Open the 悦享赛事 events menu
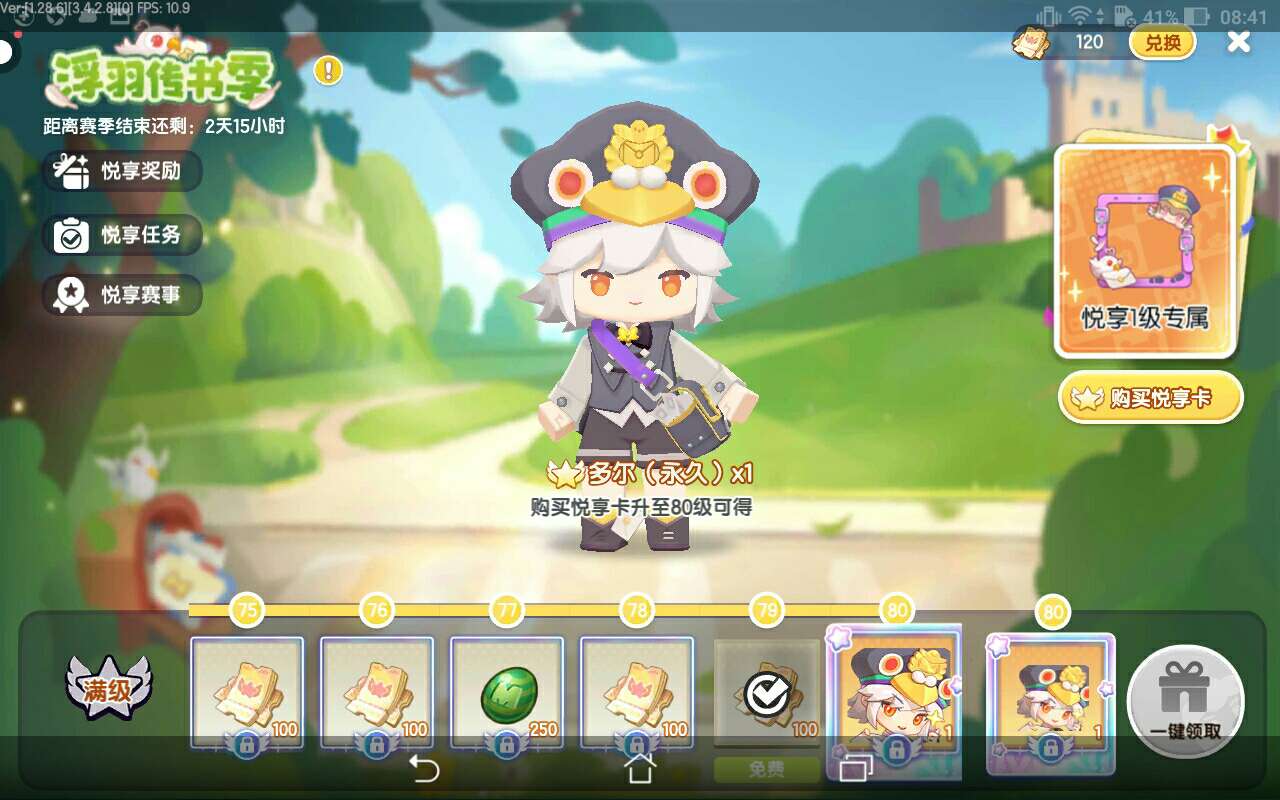Screen dimensions: 1280x800 tap(122, 295)
